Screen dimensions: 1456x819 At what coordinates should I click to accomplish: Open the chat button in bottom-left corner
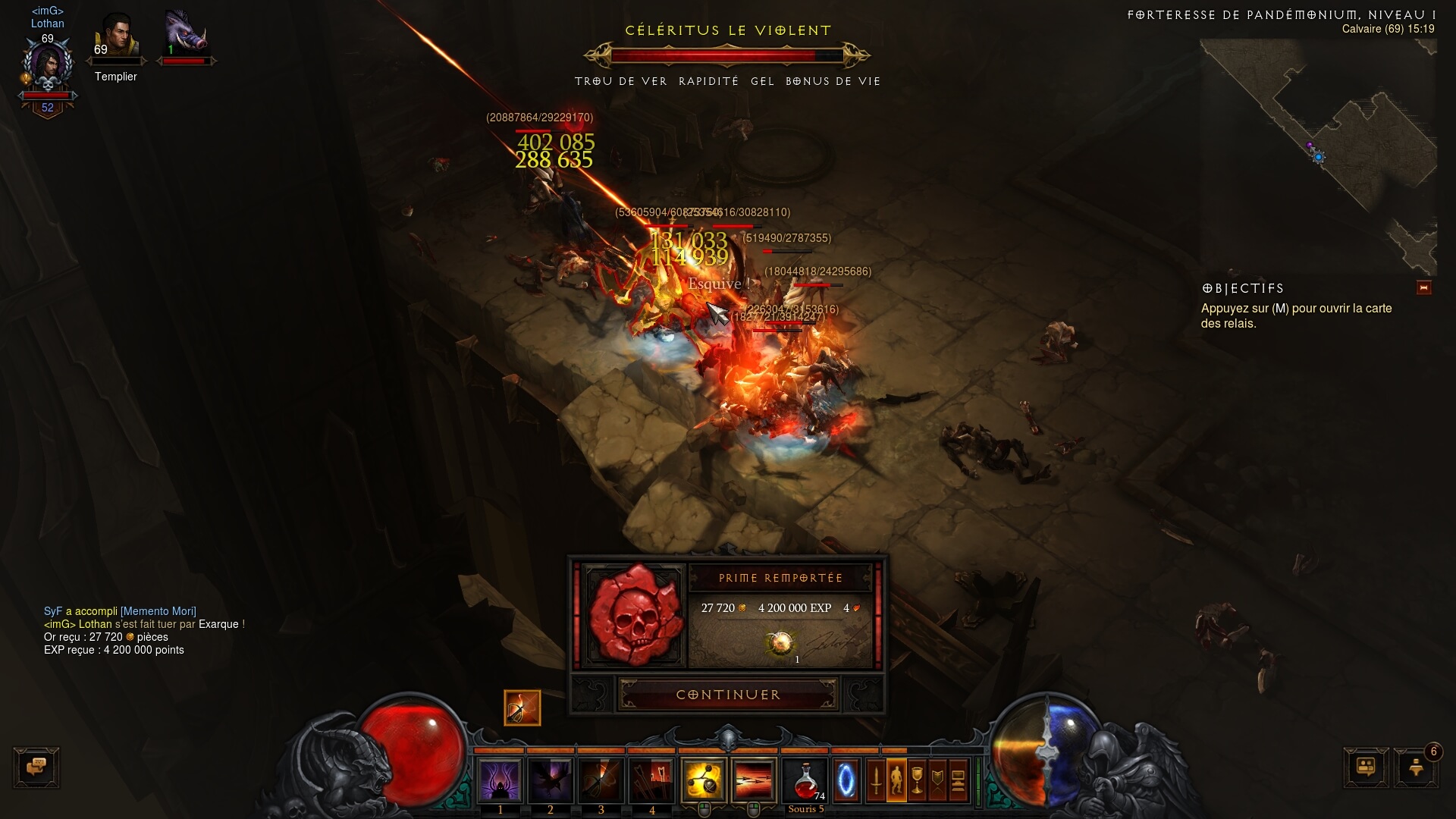click(x=36, y=767)
